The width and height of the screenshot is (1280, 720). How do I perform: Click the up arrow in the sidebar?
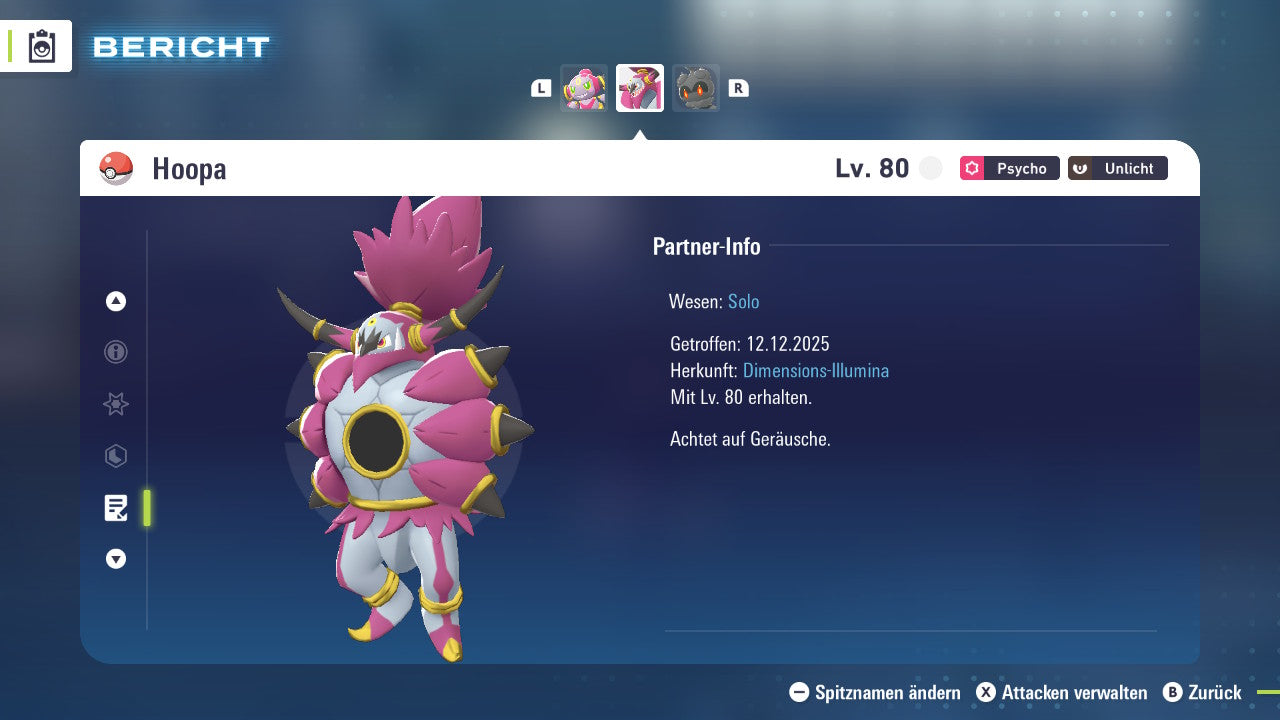[116, 301]
